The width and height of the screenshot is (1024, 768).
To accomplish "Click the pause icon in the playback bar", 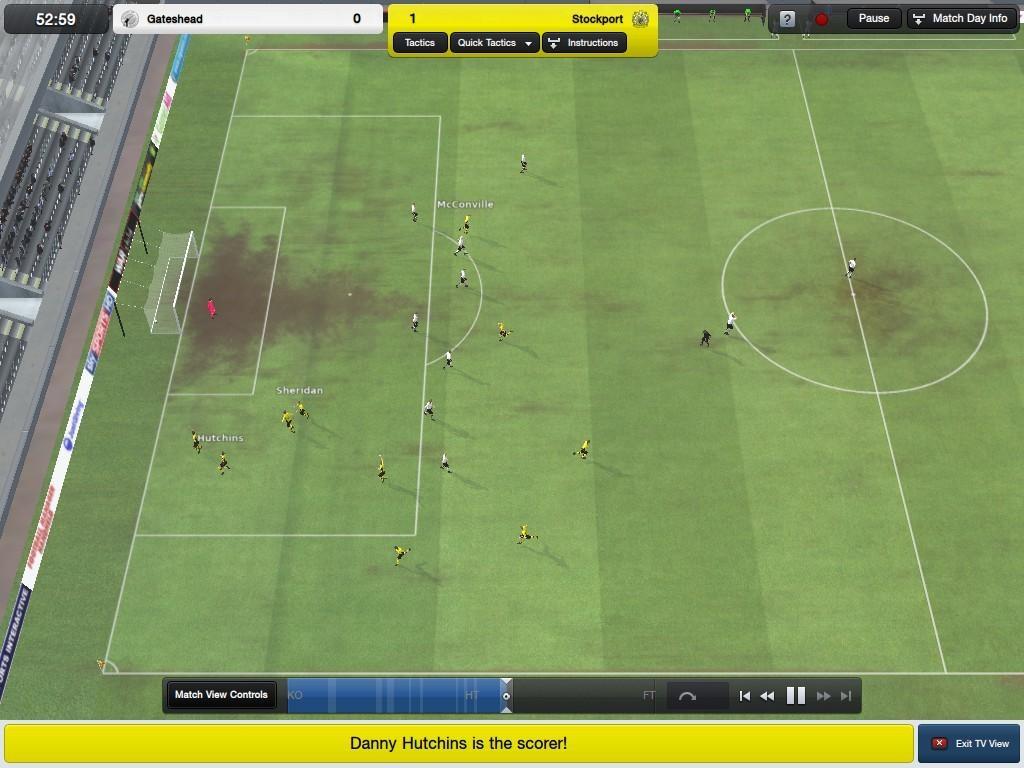I will [796, 696].
